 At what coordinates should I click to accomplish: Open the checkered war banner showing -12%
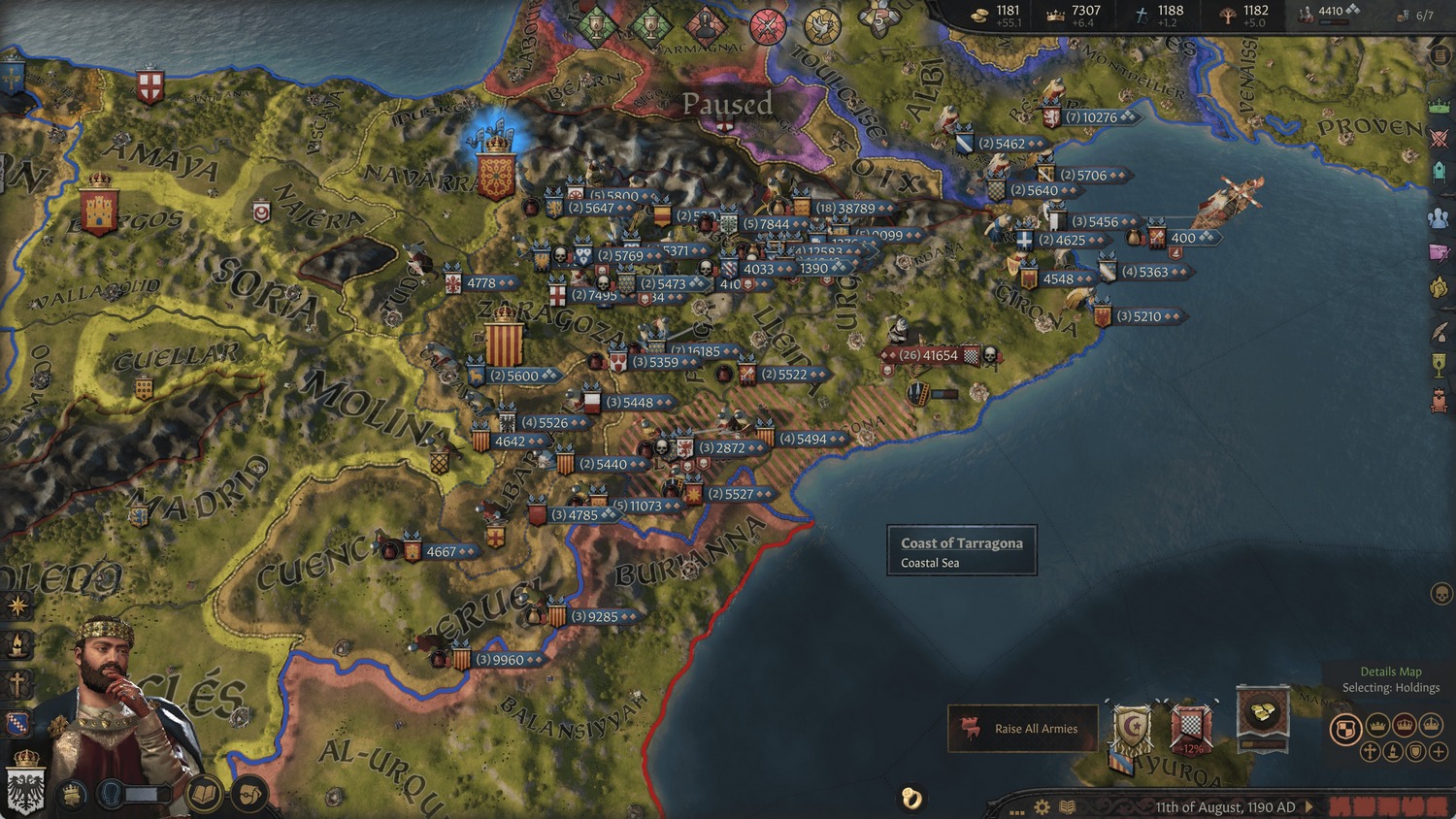[1191, 728]
